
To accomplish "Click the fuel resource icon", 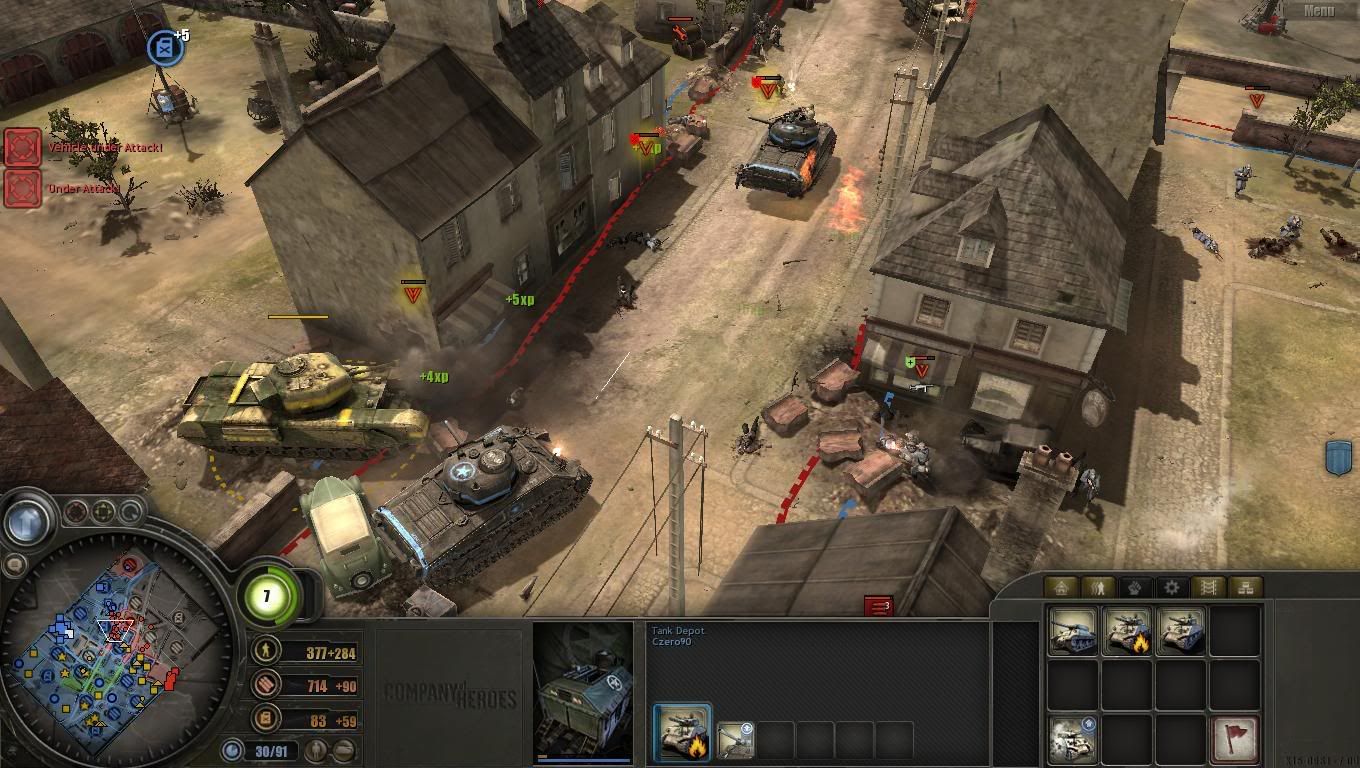I will point(264,717).
